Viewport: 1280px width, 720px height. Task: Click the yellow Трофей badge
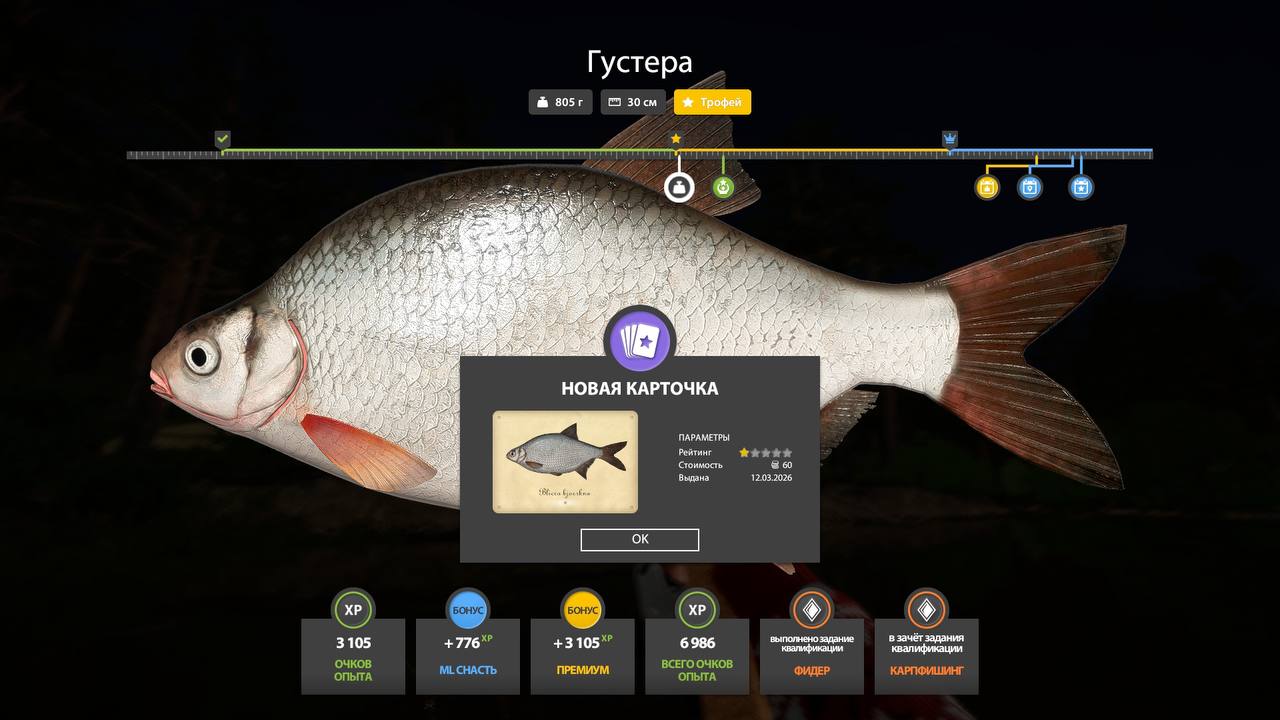712,102
